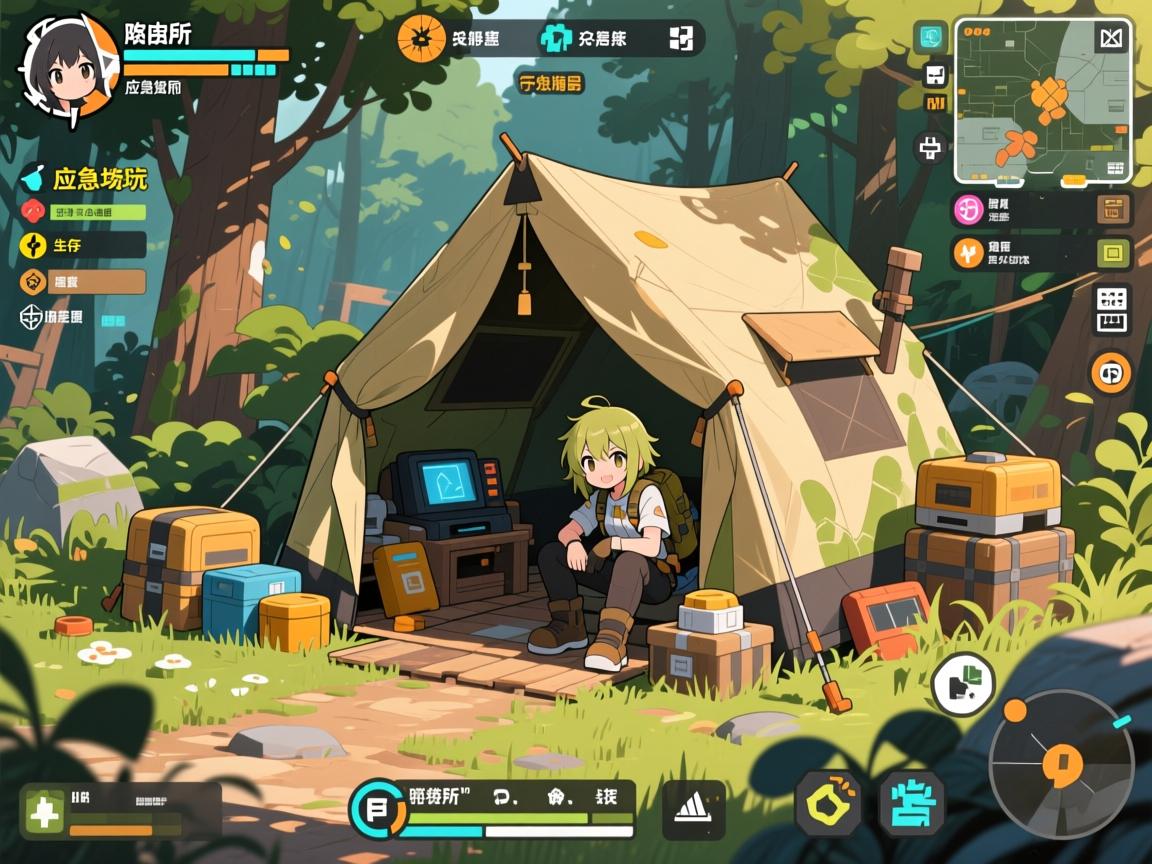
Task: Select the orange spiky sun icon
Action: point(421,39)
